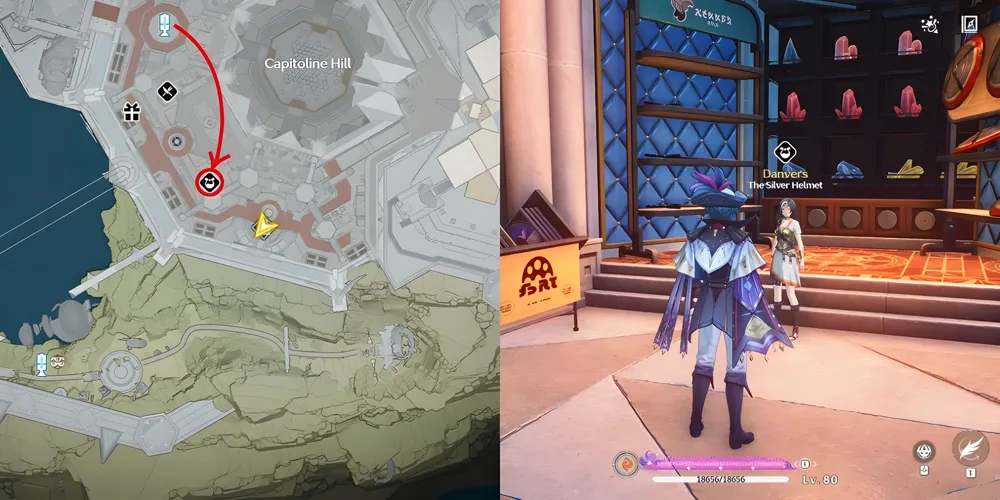Select the gift box map marker
The width and height of the screenshot is (1000, 500).
[131, 112]
